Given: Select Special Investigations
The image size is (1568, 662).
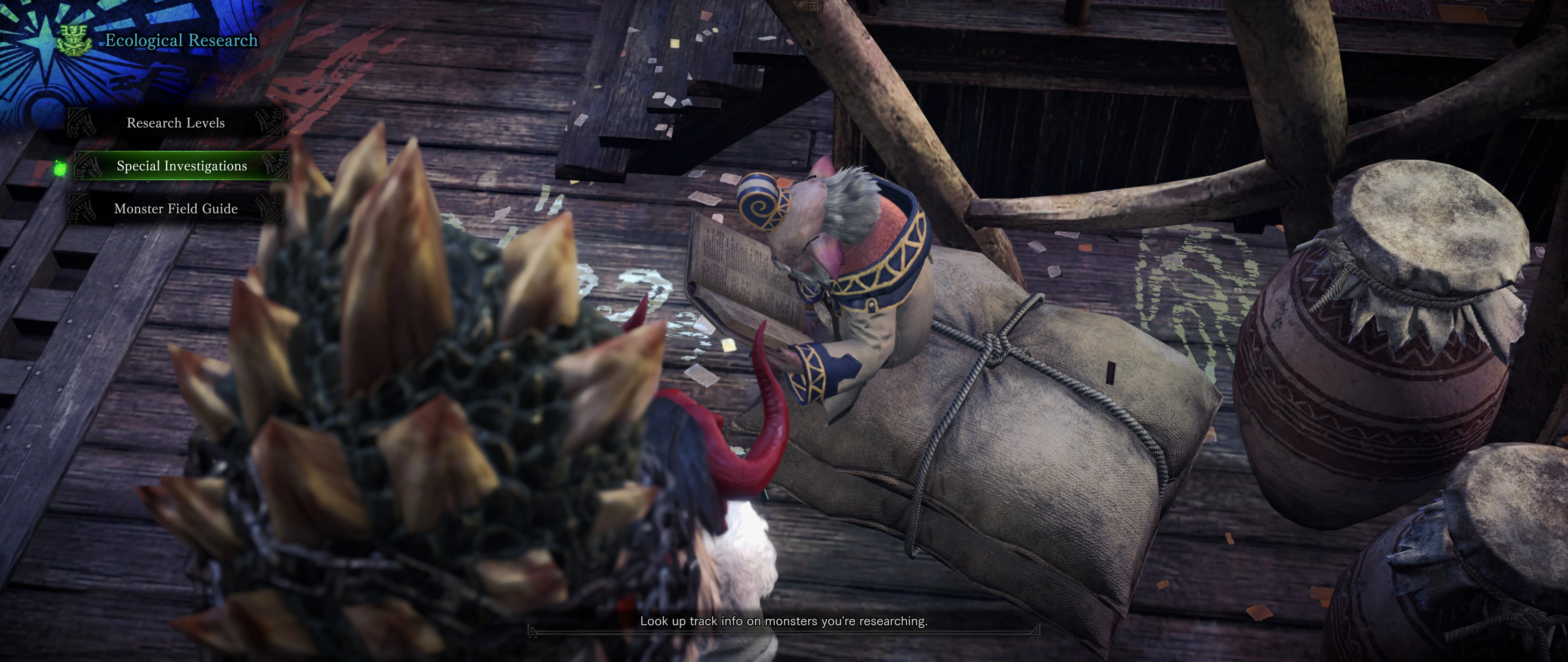Looking at the screenshot, I should 181,166.
